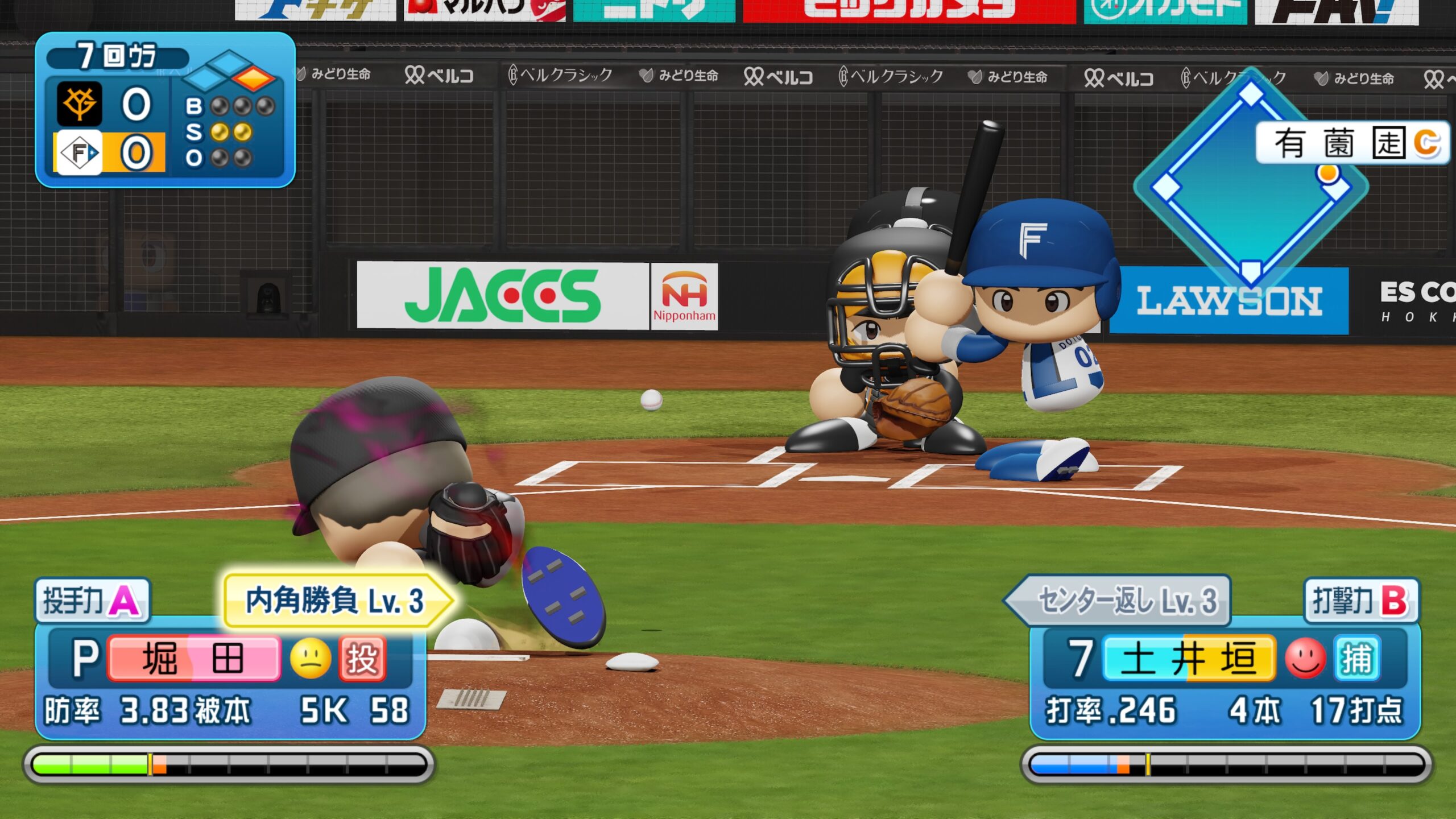Click the Giants team logo on scoreboard
The width and height of the screenshot is (1456, 819).
[x=79, y=104]
